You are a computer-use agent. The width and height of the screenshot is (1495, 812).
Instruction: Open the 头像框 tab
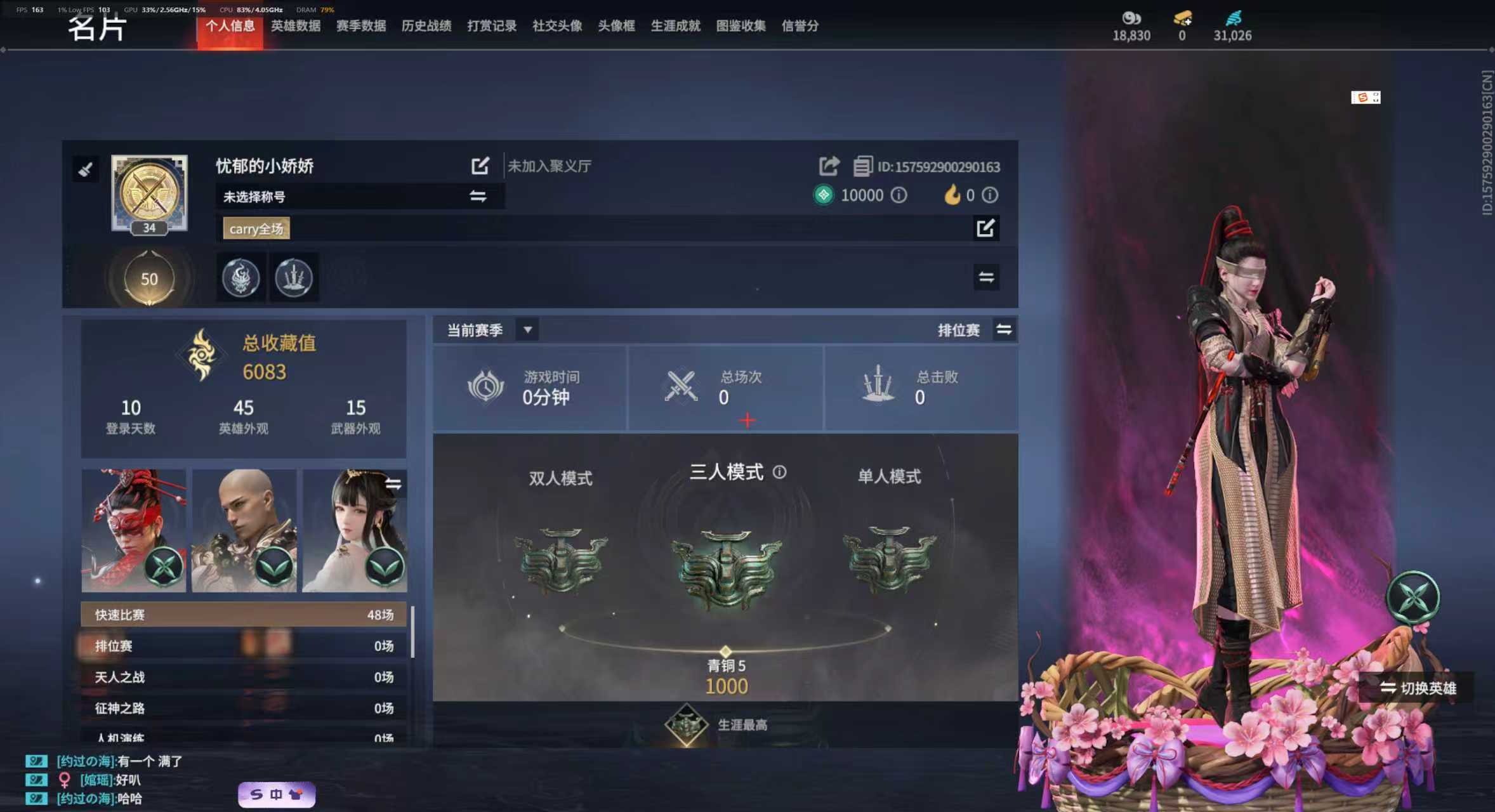coord(616,26)
